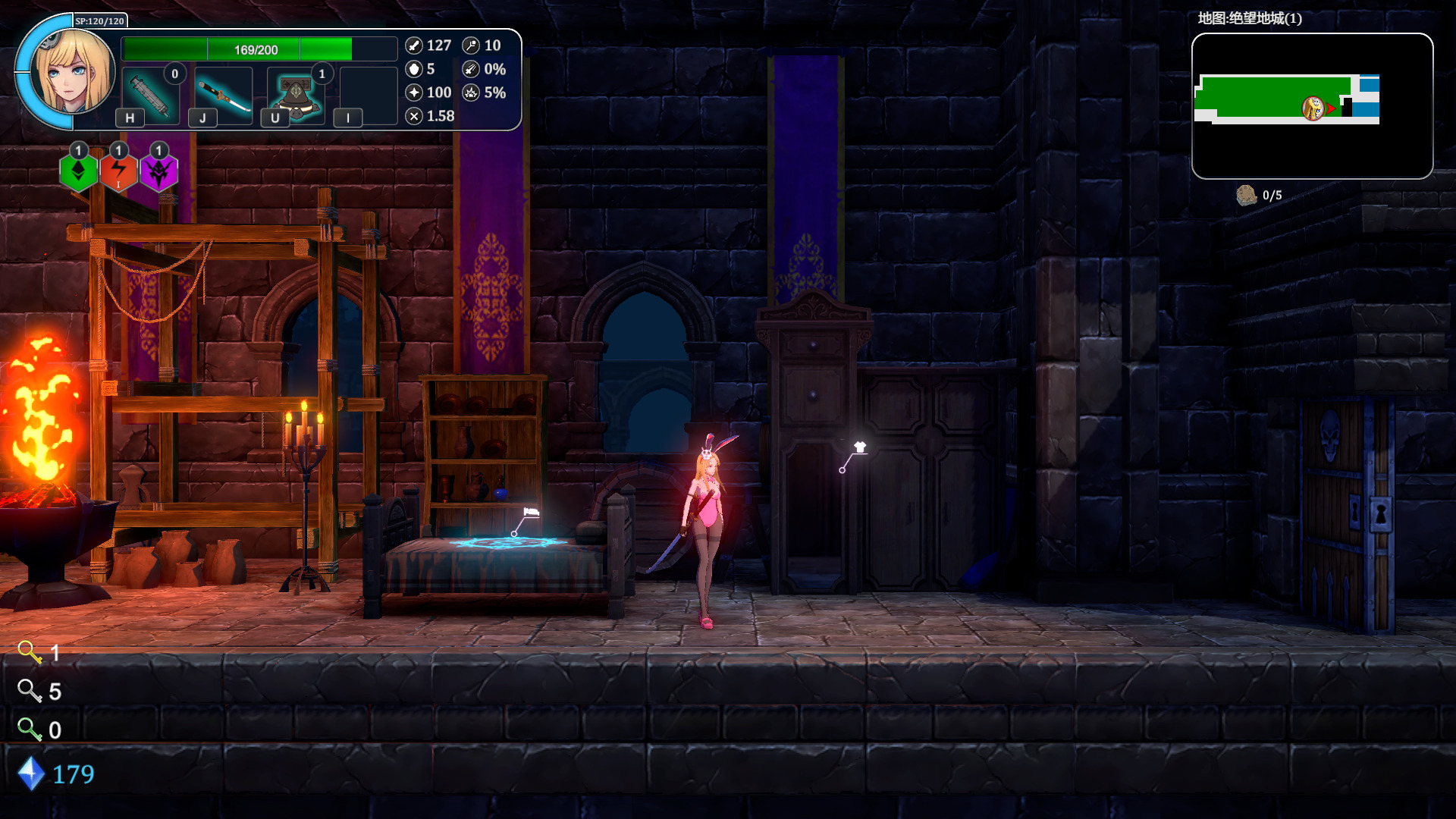1456x819 pixels.
Task: Click the silver key icon
Action: [30, 691]
